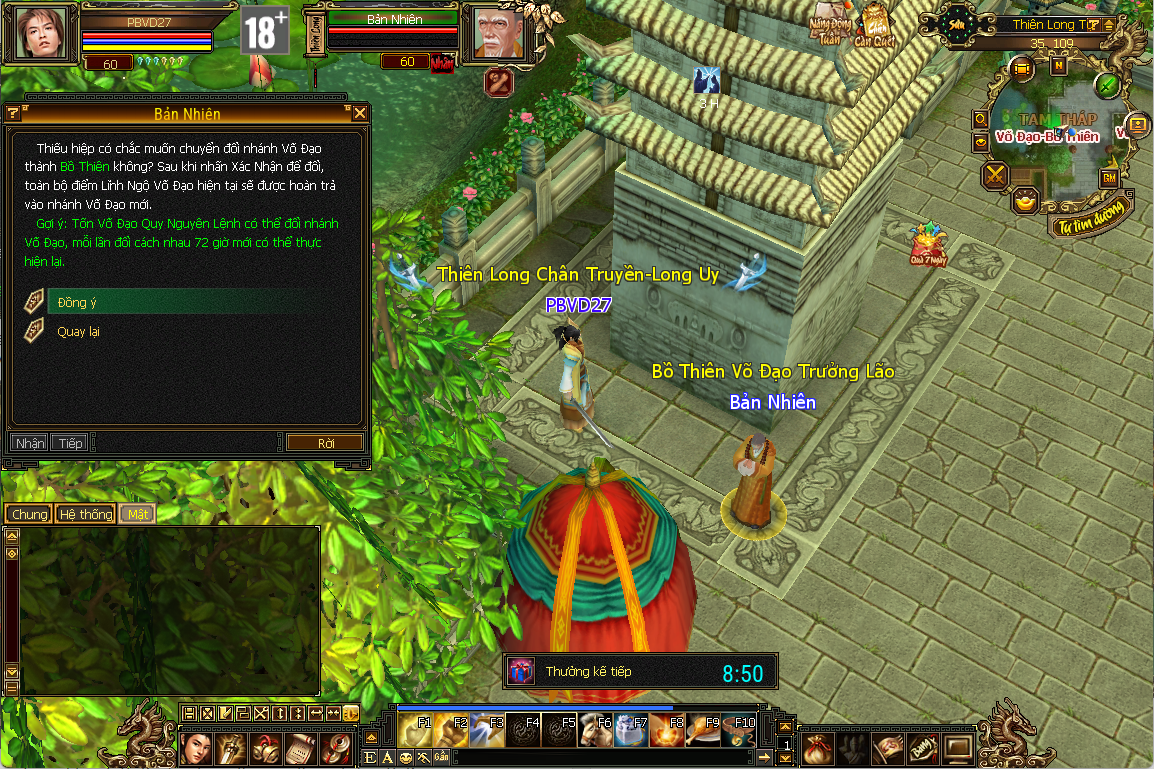The image size is (1154, 769).
Task: Open the Quà 7 ngày gift icon
Action: pos(927,245)
